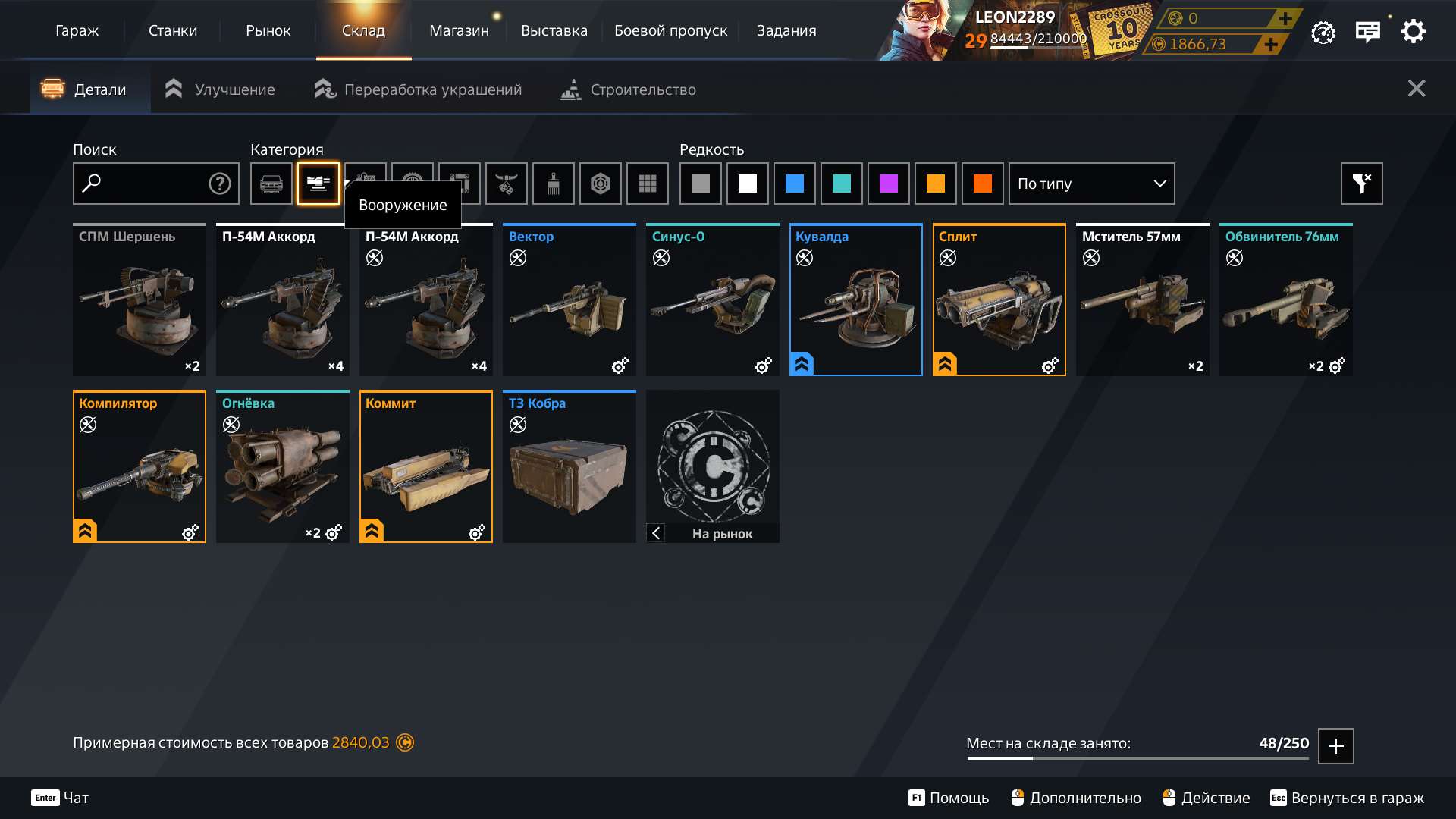Select the hardware gear category icon
The width and height of the screenshot is (1456, 819).
412,184
